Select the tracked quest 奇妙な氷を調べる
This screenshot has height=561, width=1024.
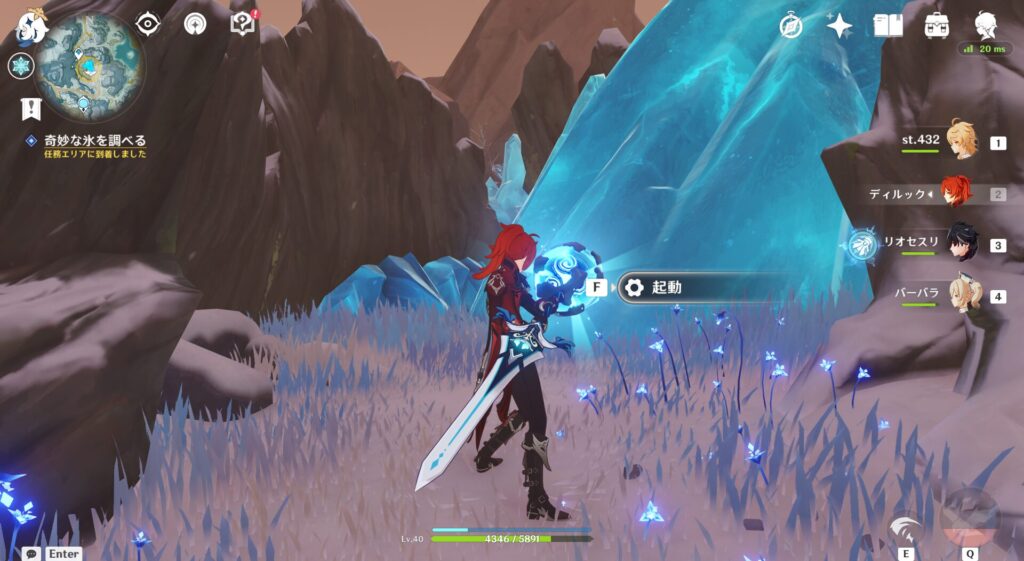point(94,140)
